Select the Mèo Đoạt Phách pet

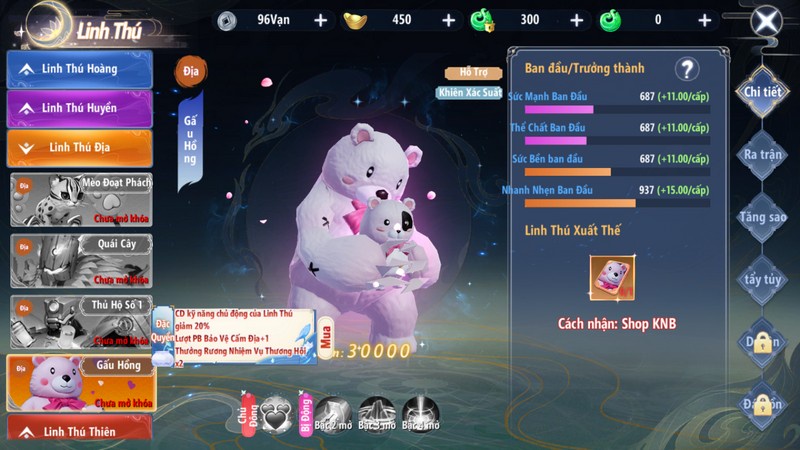pos(80,199)
